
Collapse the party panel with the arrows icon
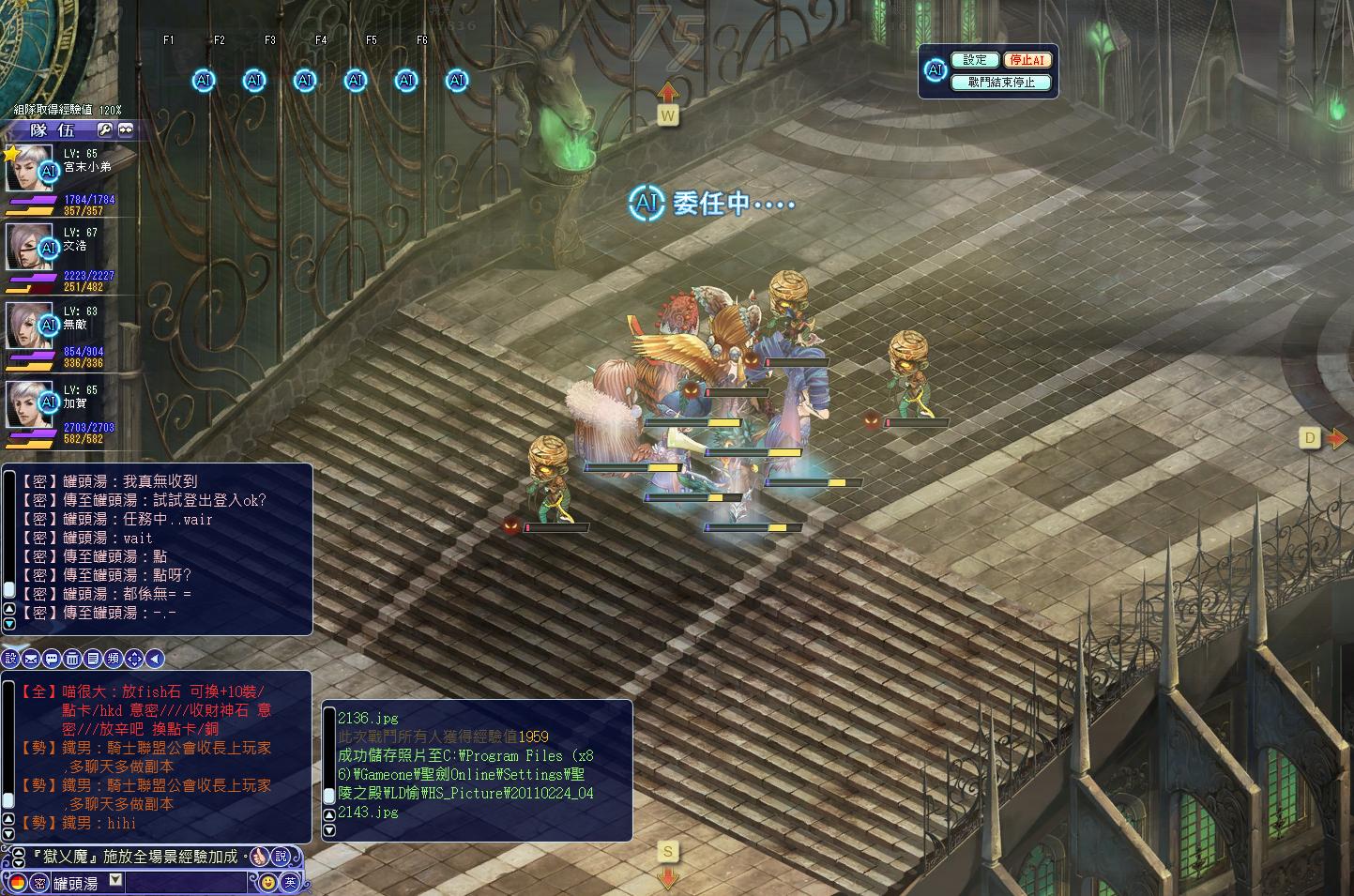126,129
